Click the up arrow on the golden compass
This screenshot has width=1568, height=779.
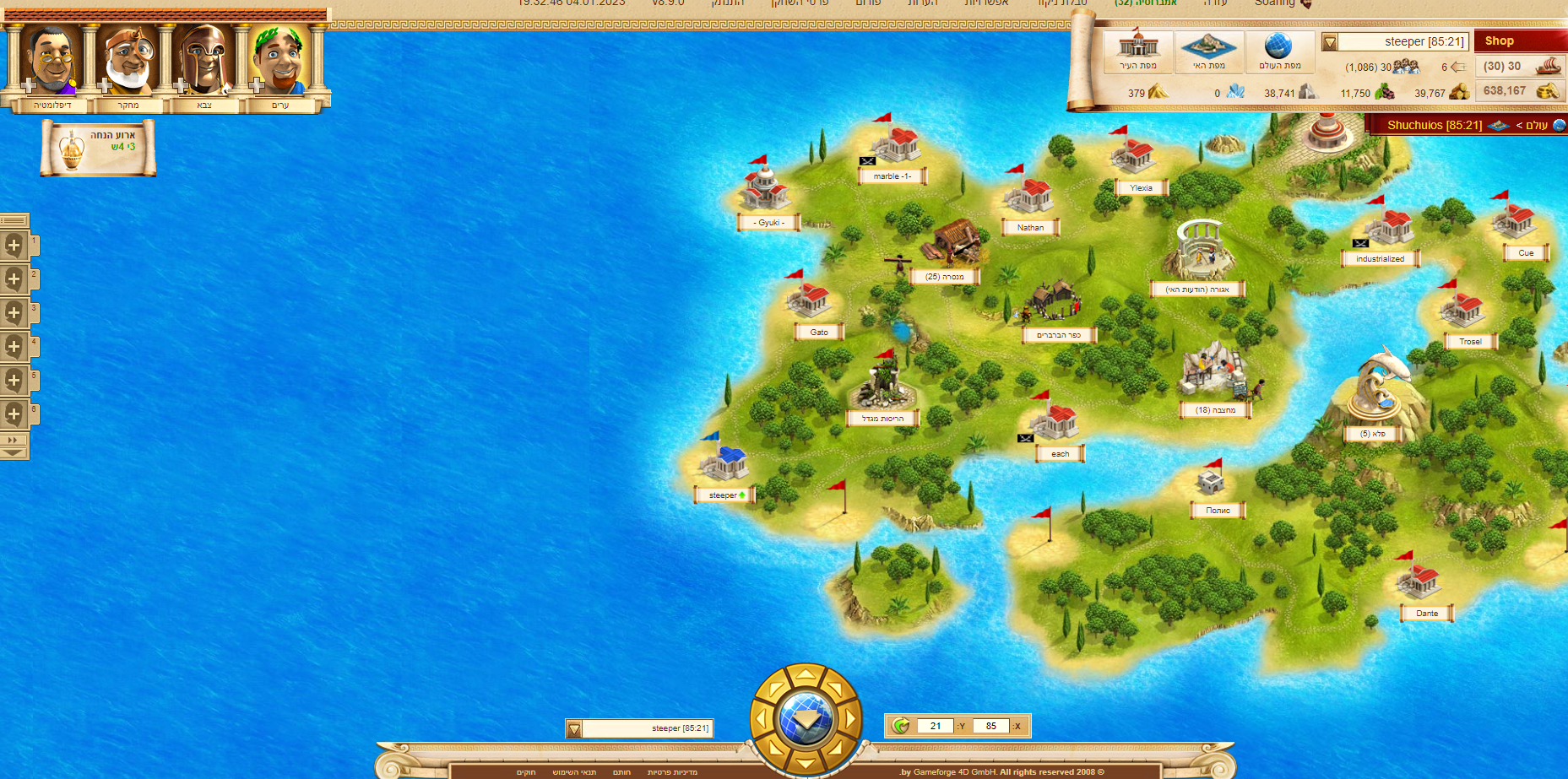806,675
